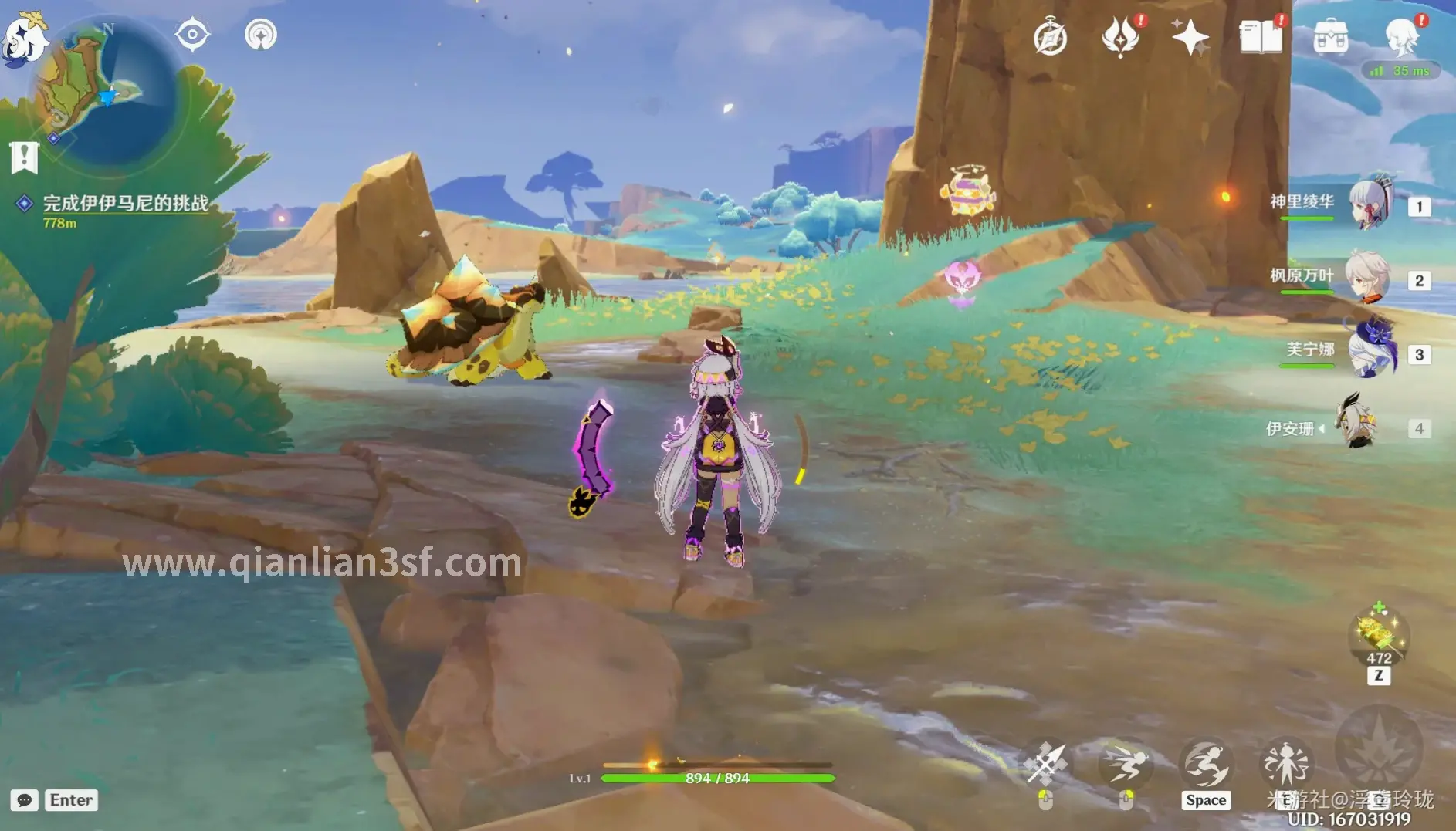Activate the Space jump button
Image resolution: width=1456 pixels, height=831 pixels.
tap(1206, 766)
